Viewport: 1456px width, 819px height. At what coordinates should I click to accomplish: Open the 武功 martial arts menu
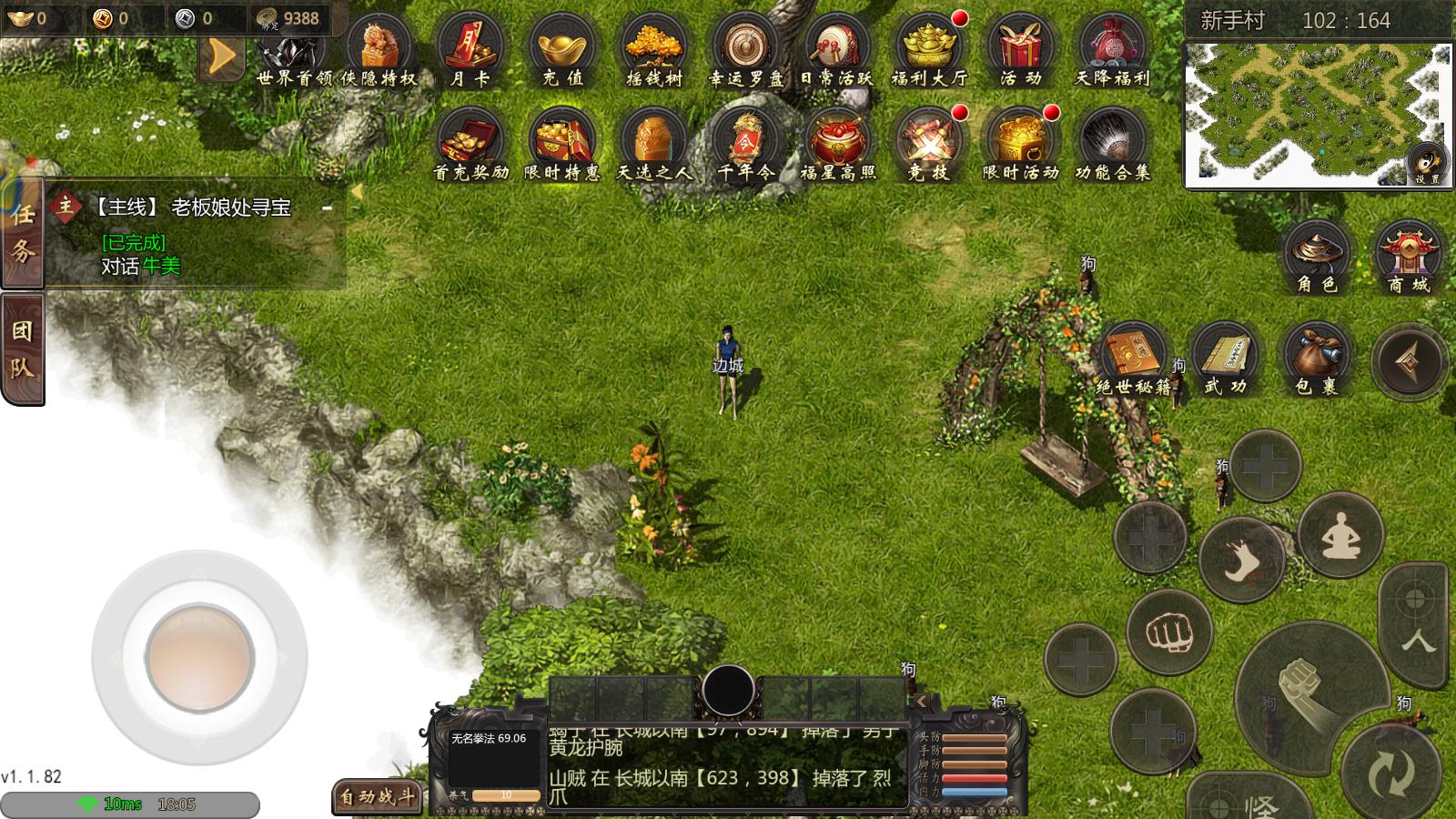[x=1225, y=358]
